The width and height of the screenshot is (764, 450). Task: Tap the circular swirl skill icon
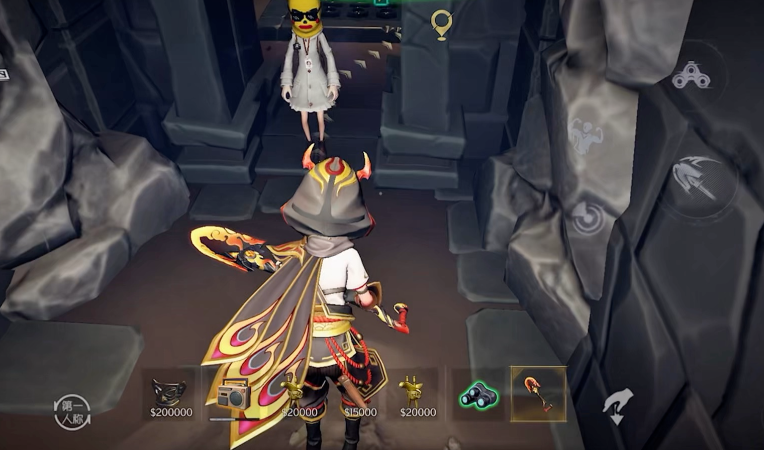tap(588, 217)
